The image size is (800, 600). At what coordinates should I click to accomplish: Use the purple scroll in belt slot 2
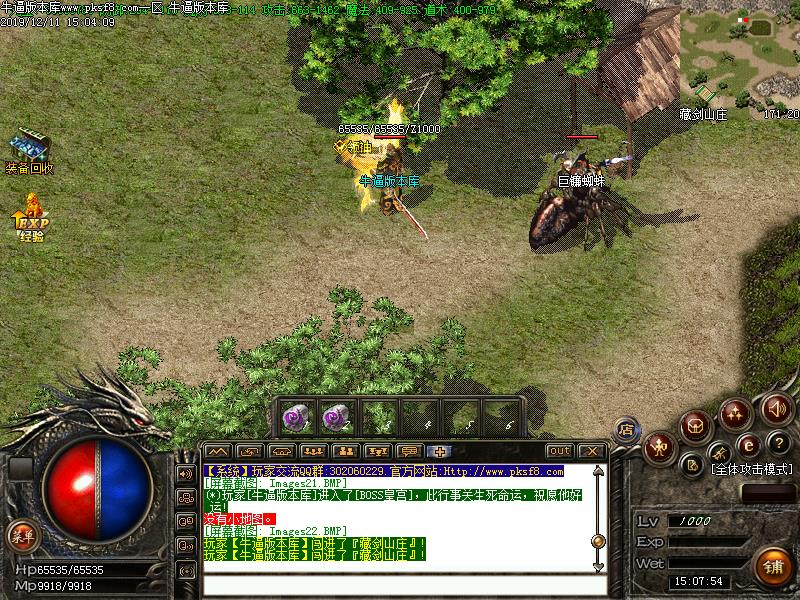click(334, 415)
